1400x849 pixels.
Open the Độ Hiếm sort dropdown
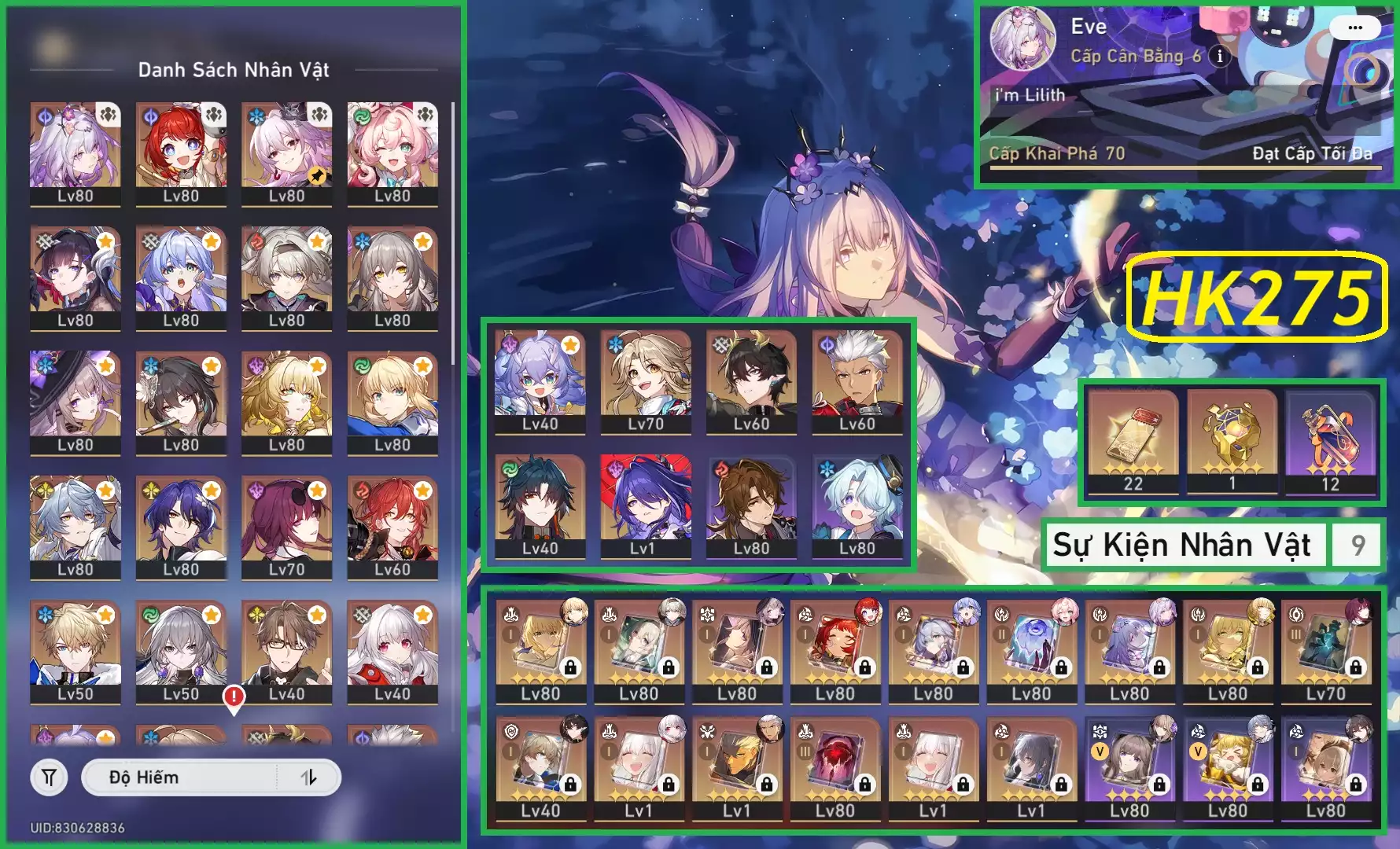pos(179,777)
